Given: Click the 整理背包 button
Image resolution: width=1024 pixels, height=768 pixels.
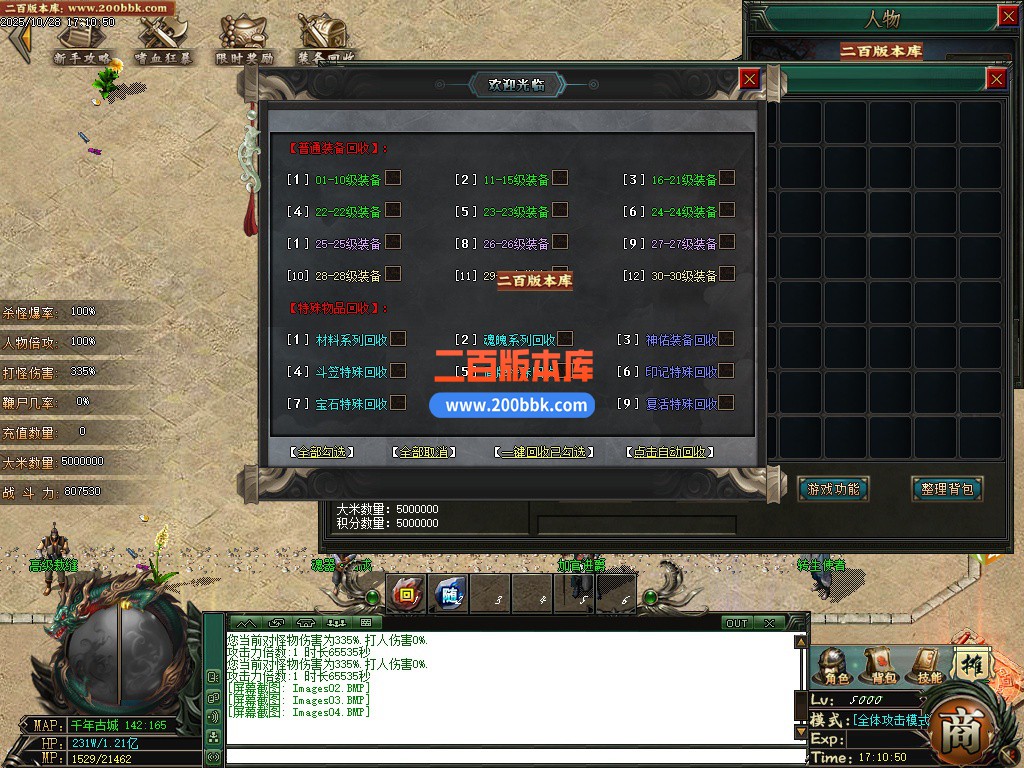Looking at the screenshot, I should (946, 489).
